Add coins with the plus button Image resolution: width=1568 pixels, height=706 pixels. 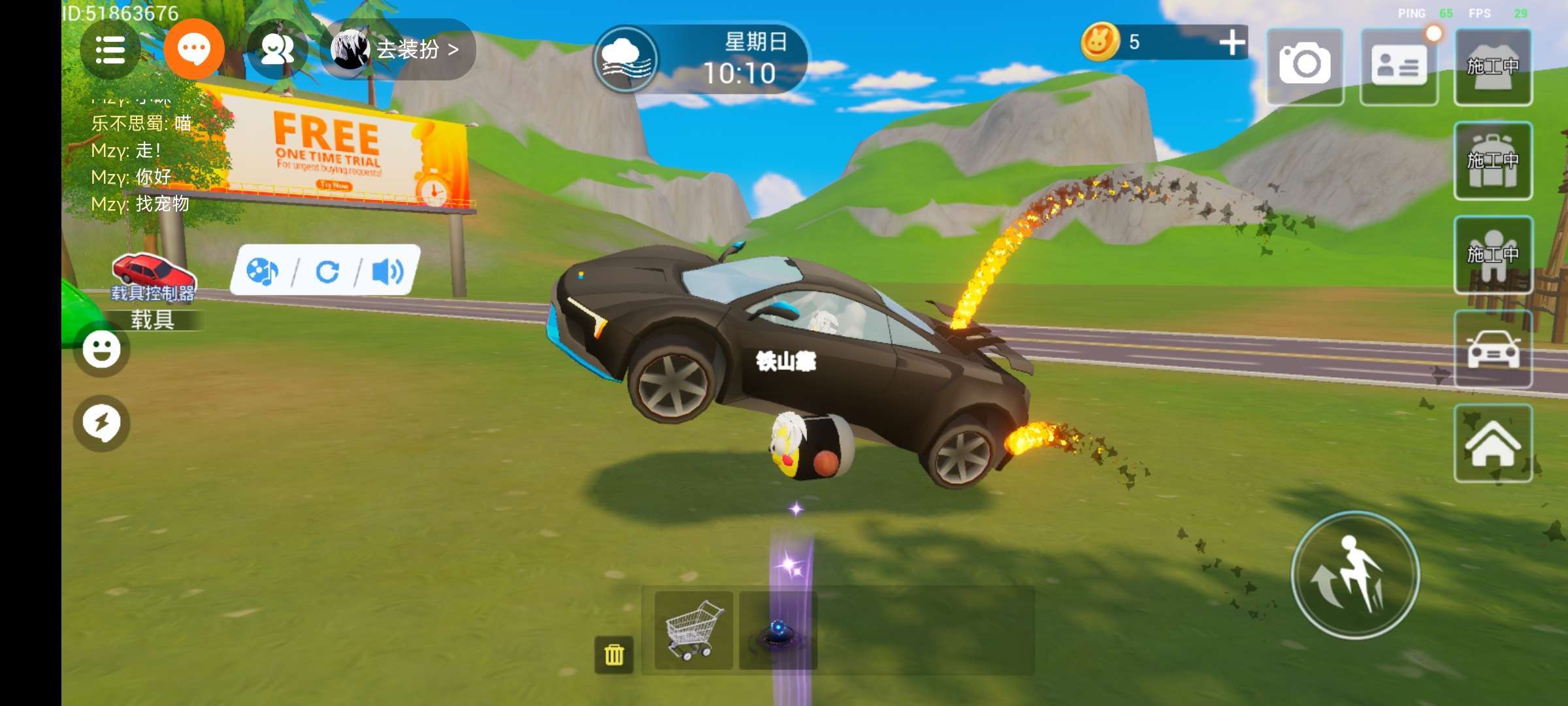[x=1232, y=42]
